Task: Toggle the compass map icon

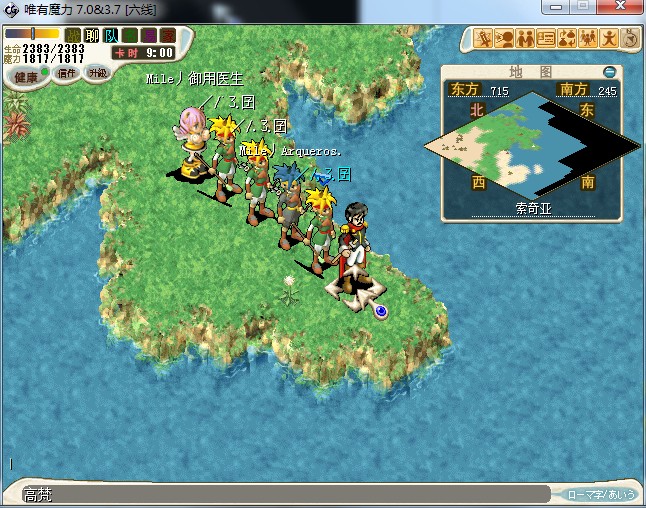Action: click(630, 39)
